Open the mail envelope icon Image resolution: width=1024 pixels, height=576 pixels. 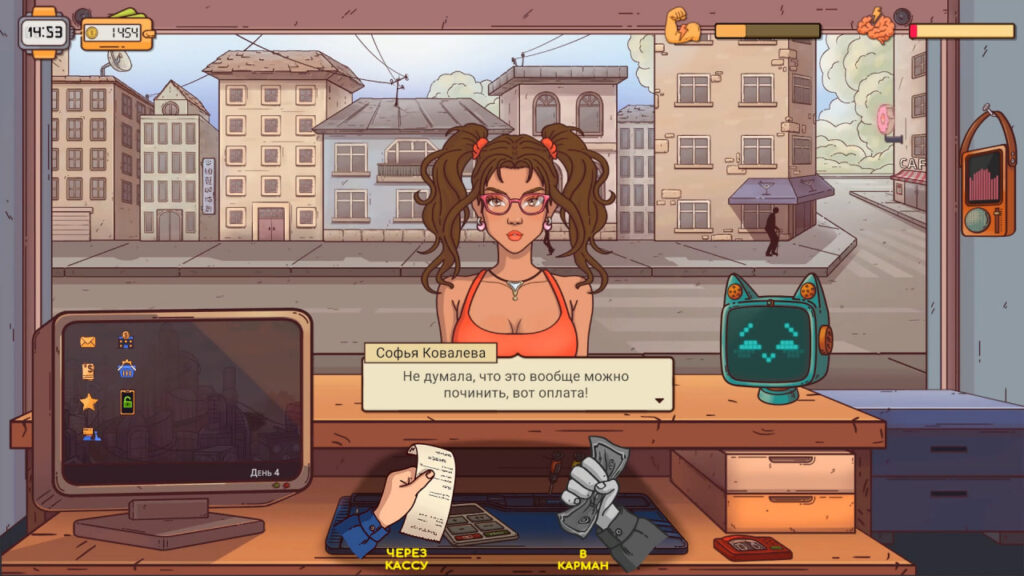88,342
